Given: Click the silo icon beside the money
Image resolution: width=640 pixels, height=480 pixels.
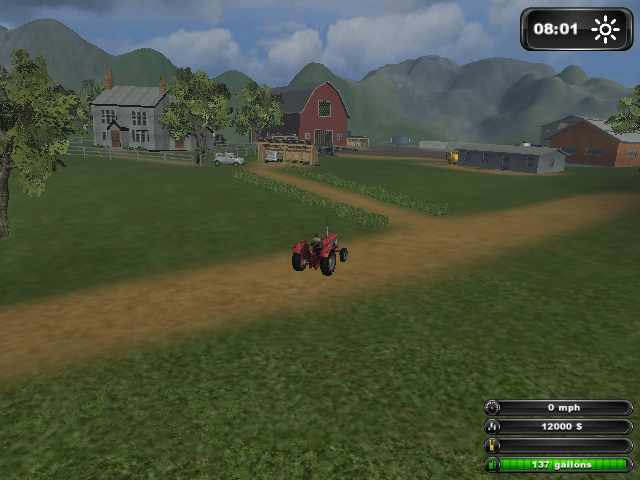Looking at the screenshot, I should pos(491,427).
